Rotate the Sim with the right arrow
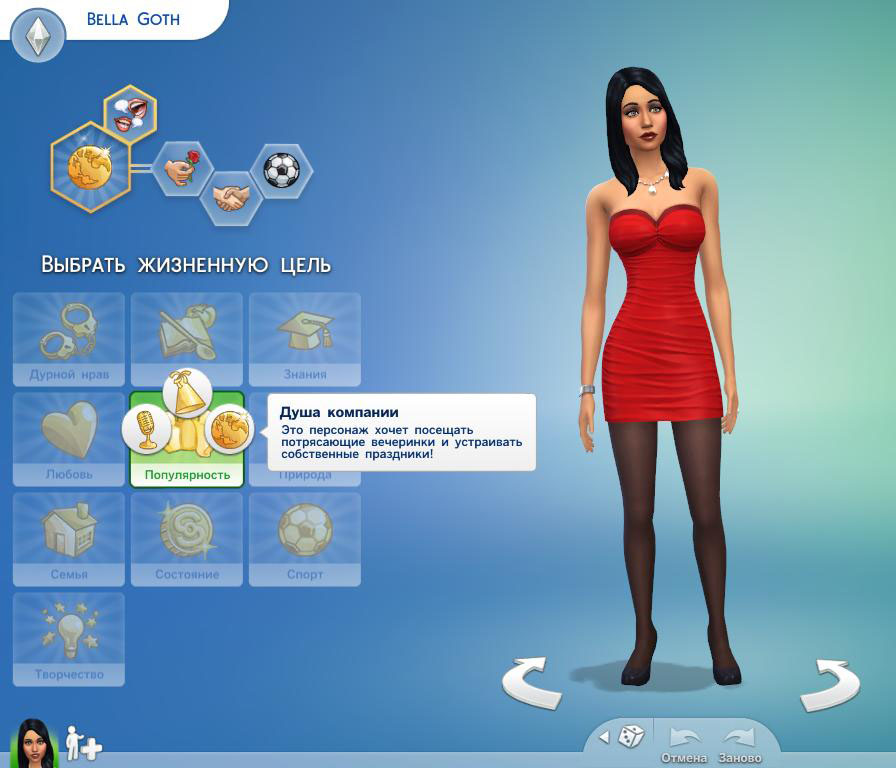Image resolution: width=896 pixels, height=768 pixels. pyautogui.click(x=829, y=683)
